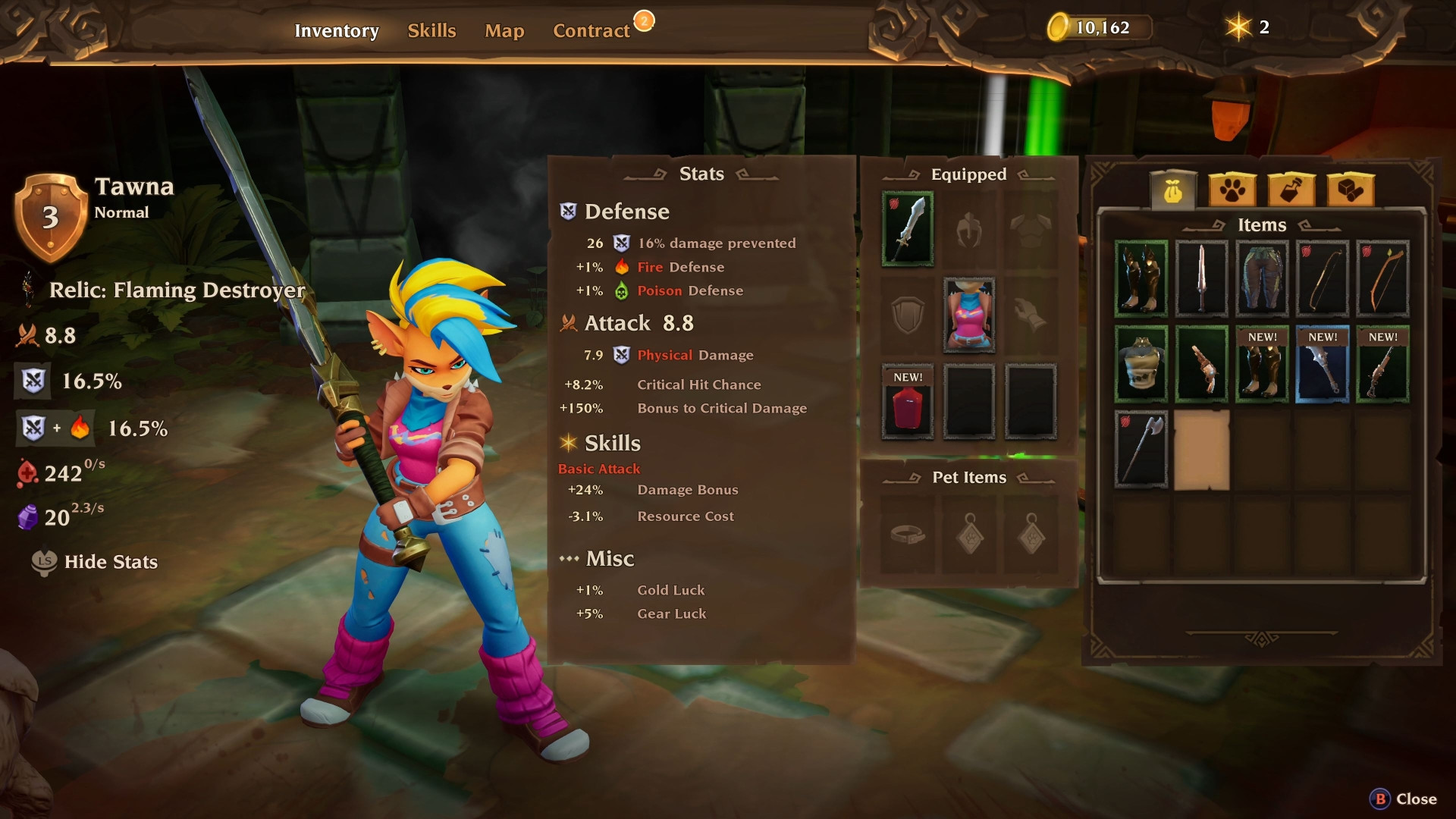Select the Inventory tab

[337, 30]
